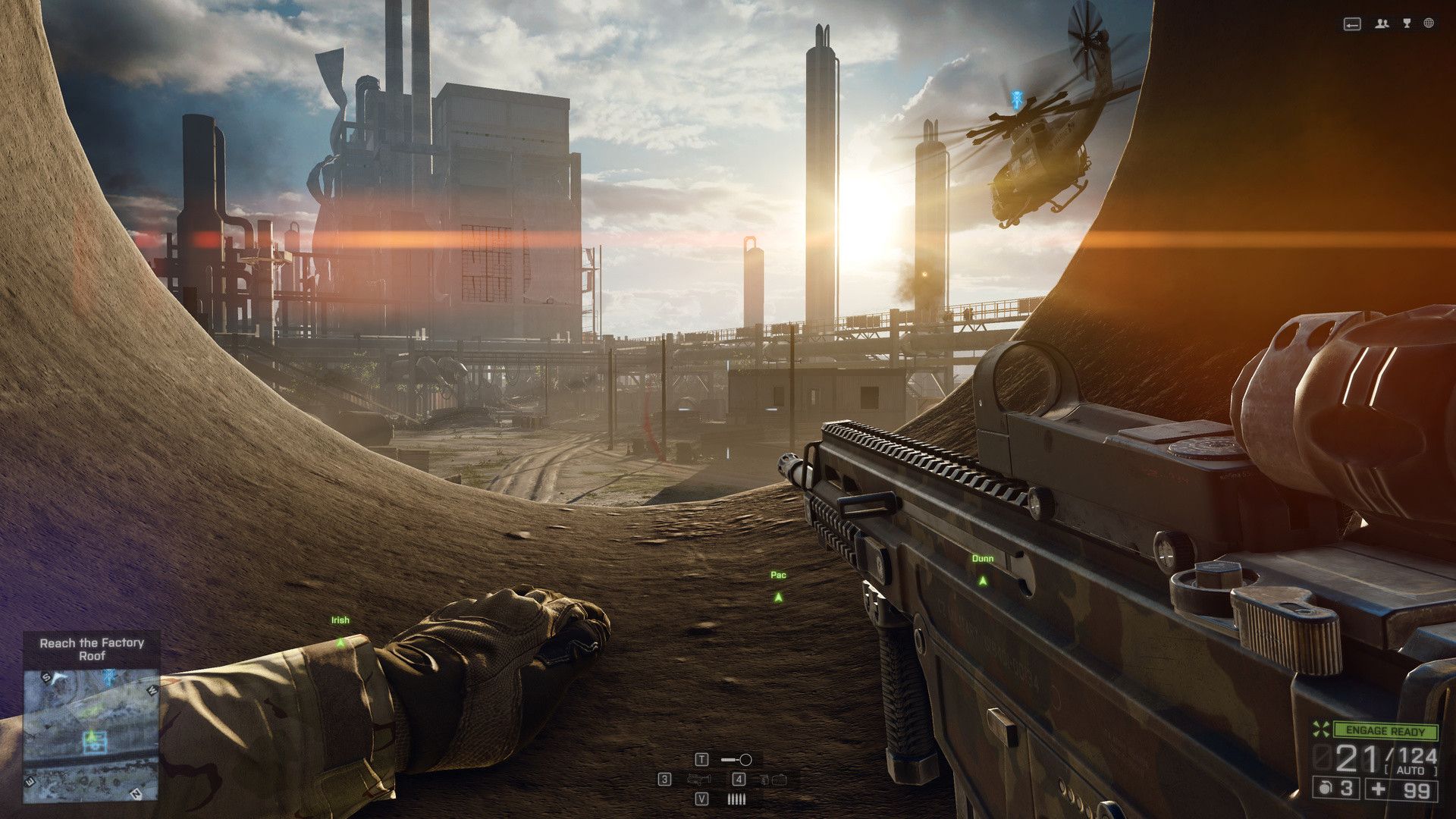Click the minimap
Viewport: 1456px width, 819px height.
pyautogui.click(x=91, y=734)
